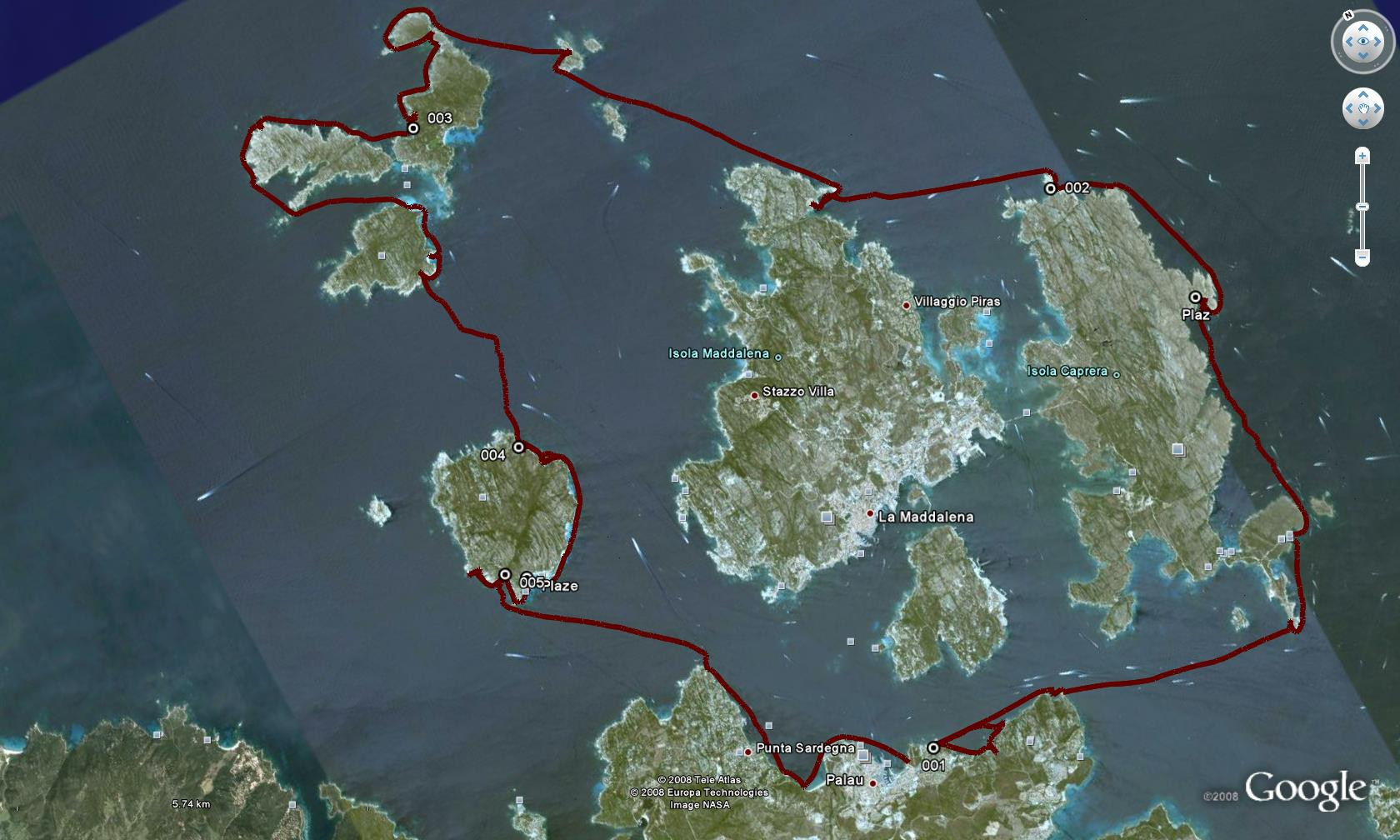Select the Plaz waypoint marker
This screenshot has width=1400, height=840.
1195,297
